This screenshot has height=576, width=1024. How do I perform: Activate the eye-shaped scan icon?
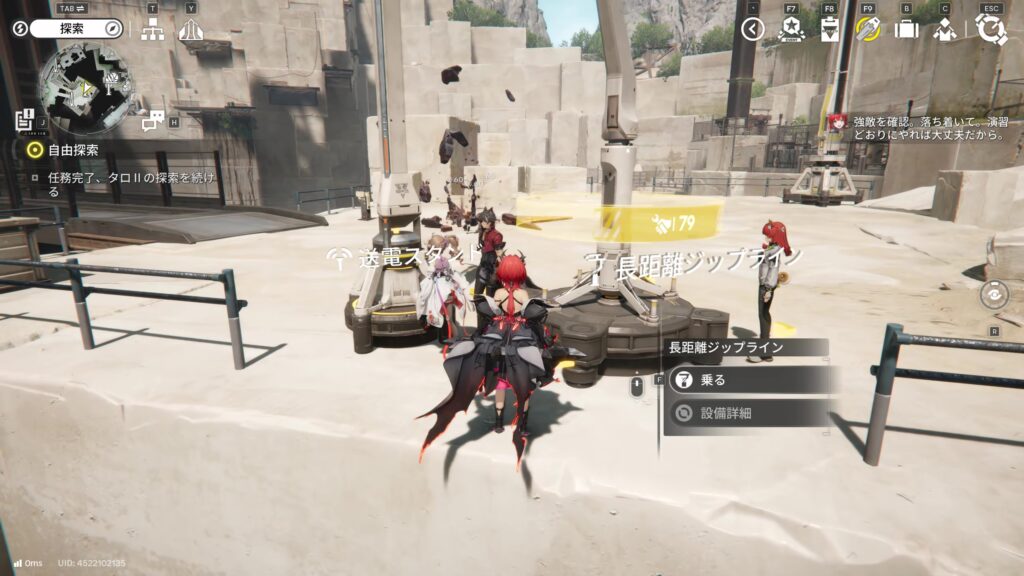[x=994, y=295]
